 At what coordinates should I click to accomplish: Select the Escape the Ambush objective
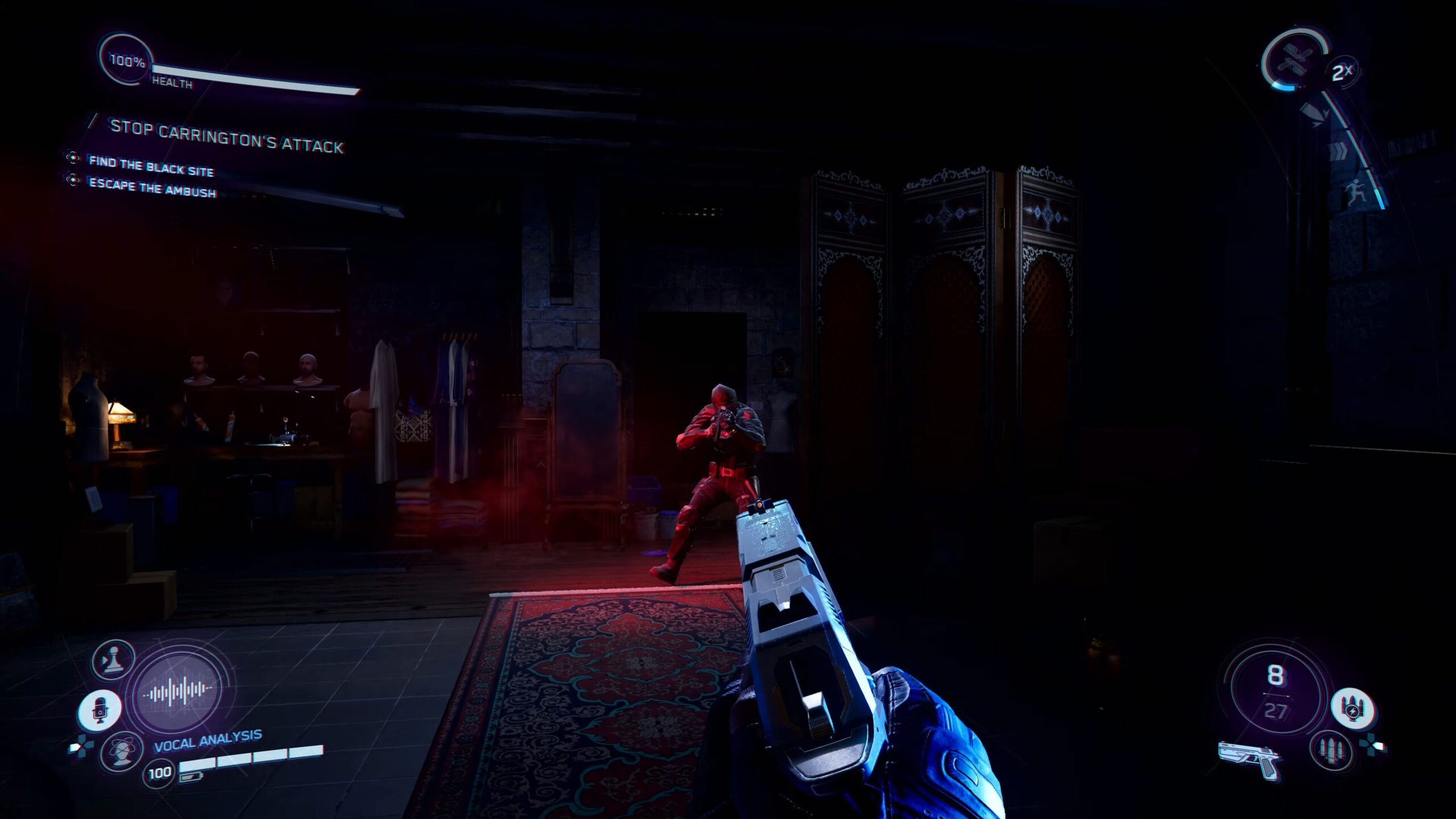click(x=152, y=188)
